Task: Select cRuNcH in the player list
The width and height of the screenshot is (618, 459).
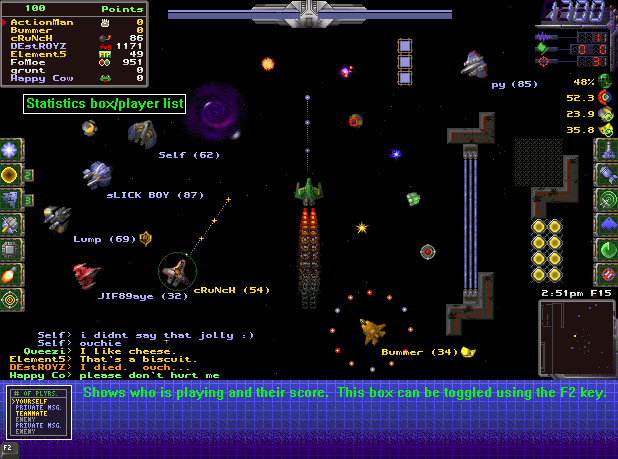Action: click(x=30, y=38)
